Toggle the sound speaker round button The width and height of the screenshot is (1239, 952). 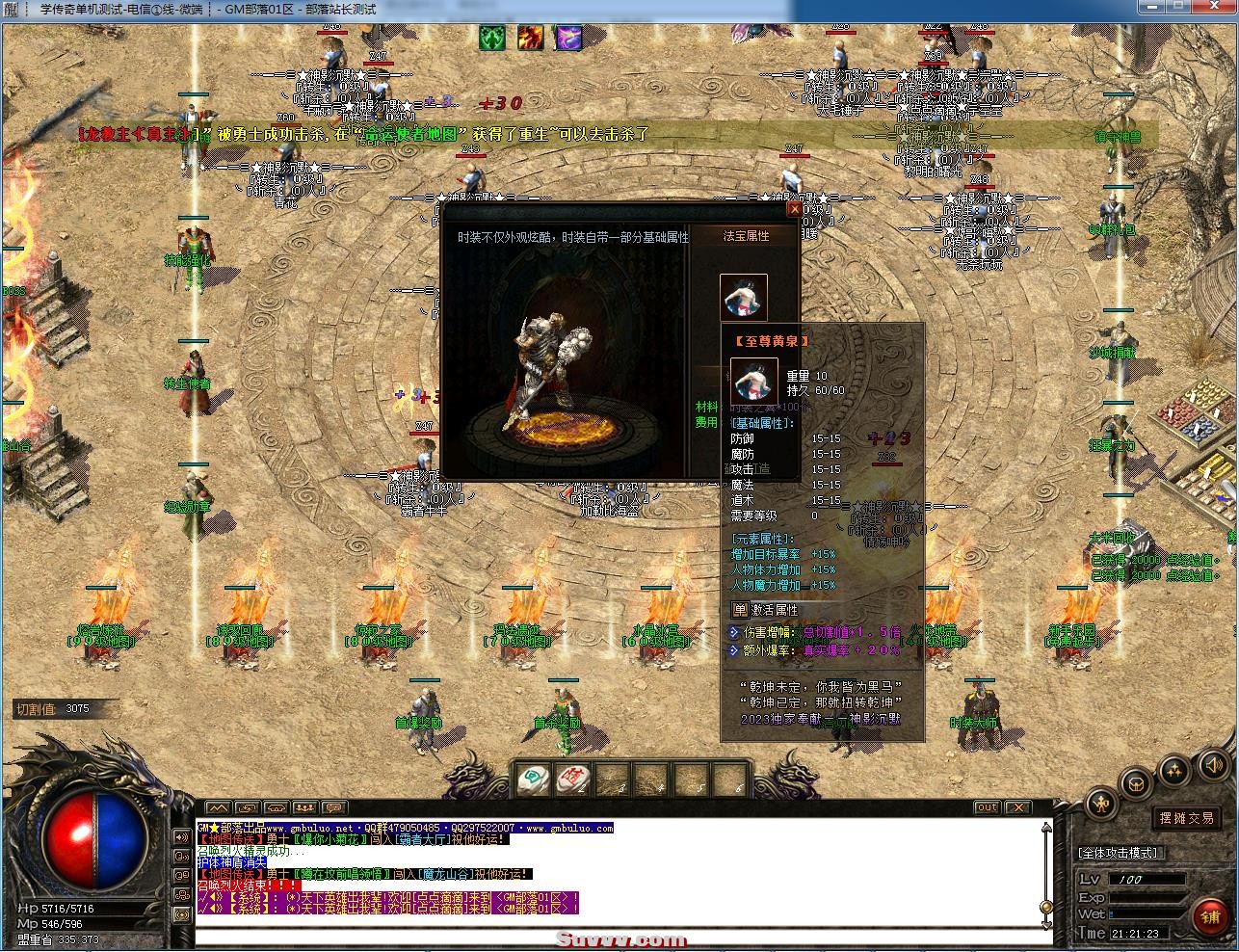pos(1212,766)
